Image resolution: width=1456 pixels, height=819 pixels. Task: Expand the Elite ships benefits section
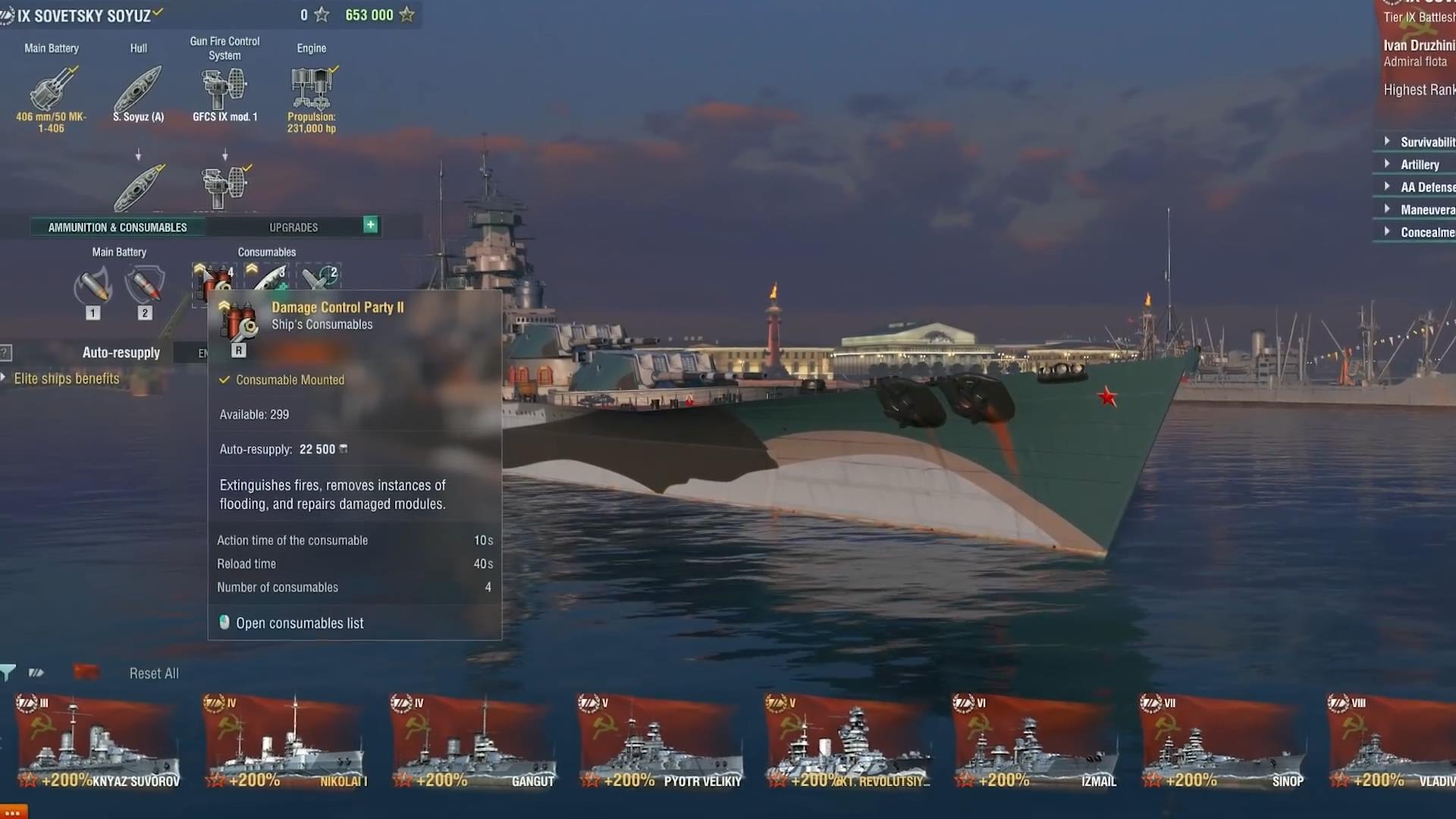click(x=65, y=379)
